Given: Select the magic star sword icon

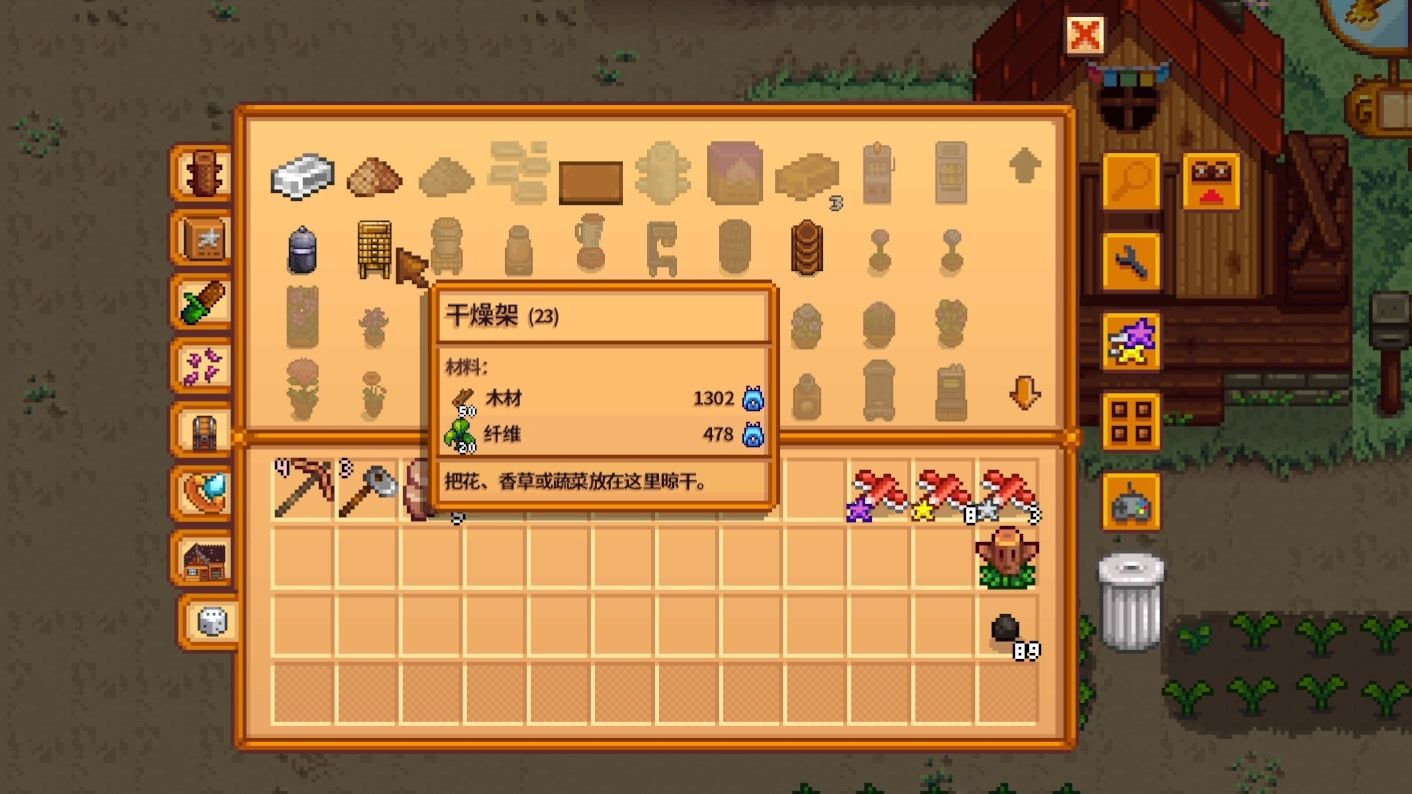Looking at the screenshot, I should click(1130, 341).
